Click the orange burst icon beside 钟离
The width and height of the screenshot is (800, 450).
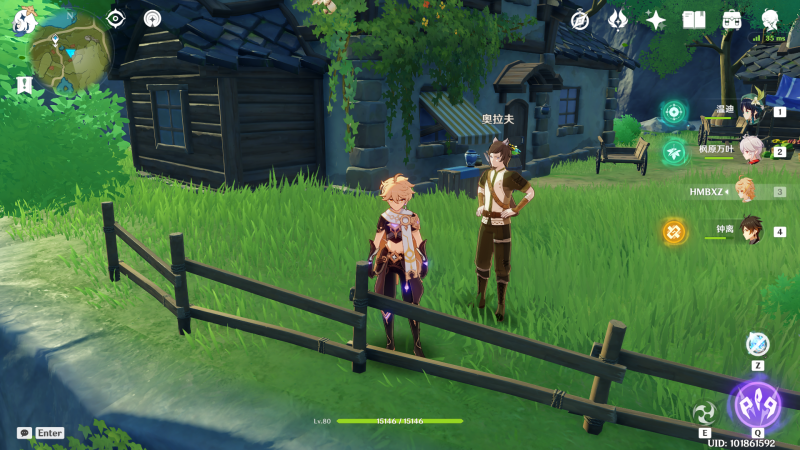tap(674, 231)
